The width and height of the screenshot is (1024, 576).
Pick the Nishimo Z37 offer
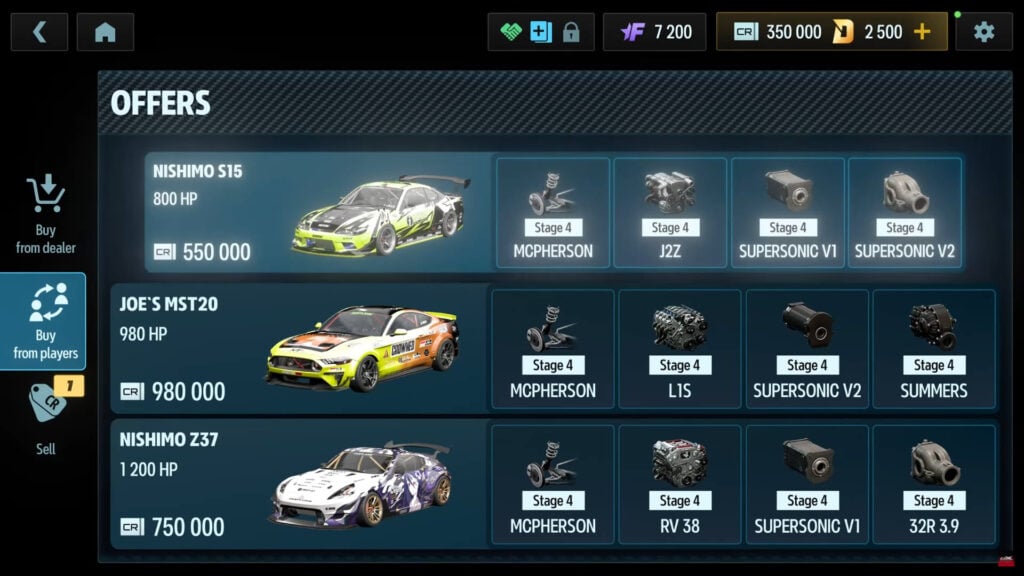[300, 484]
